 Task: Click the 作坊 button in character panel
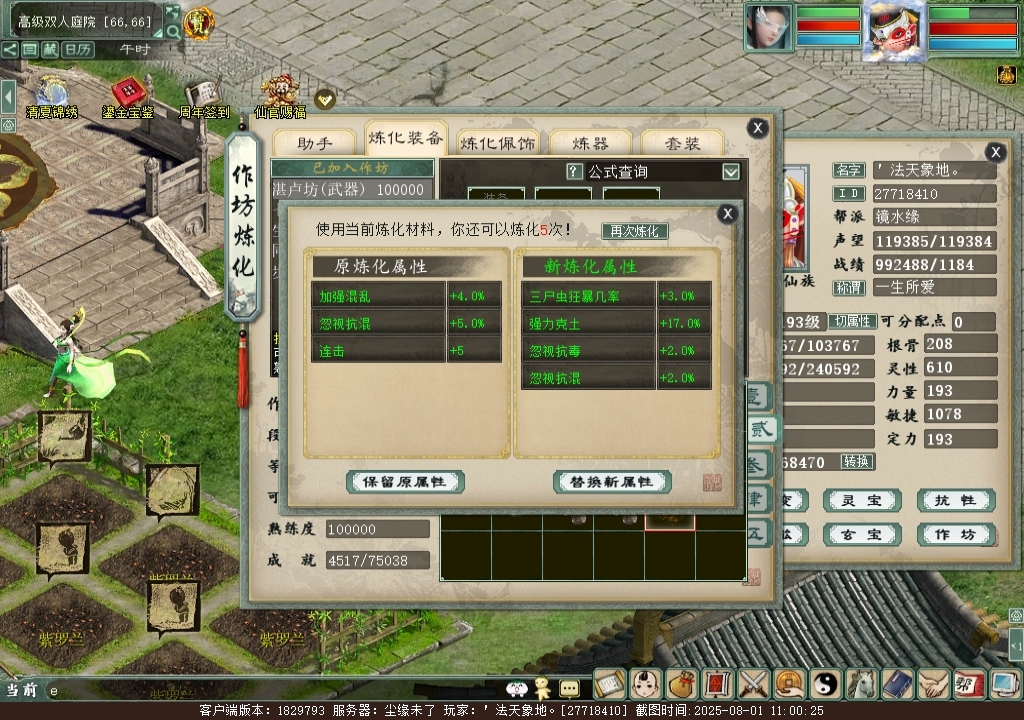click(955, 535)
